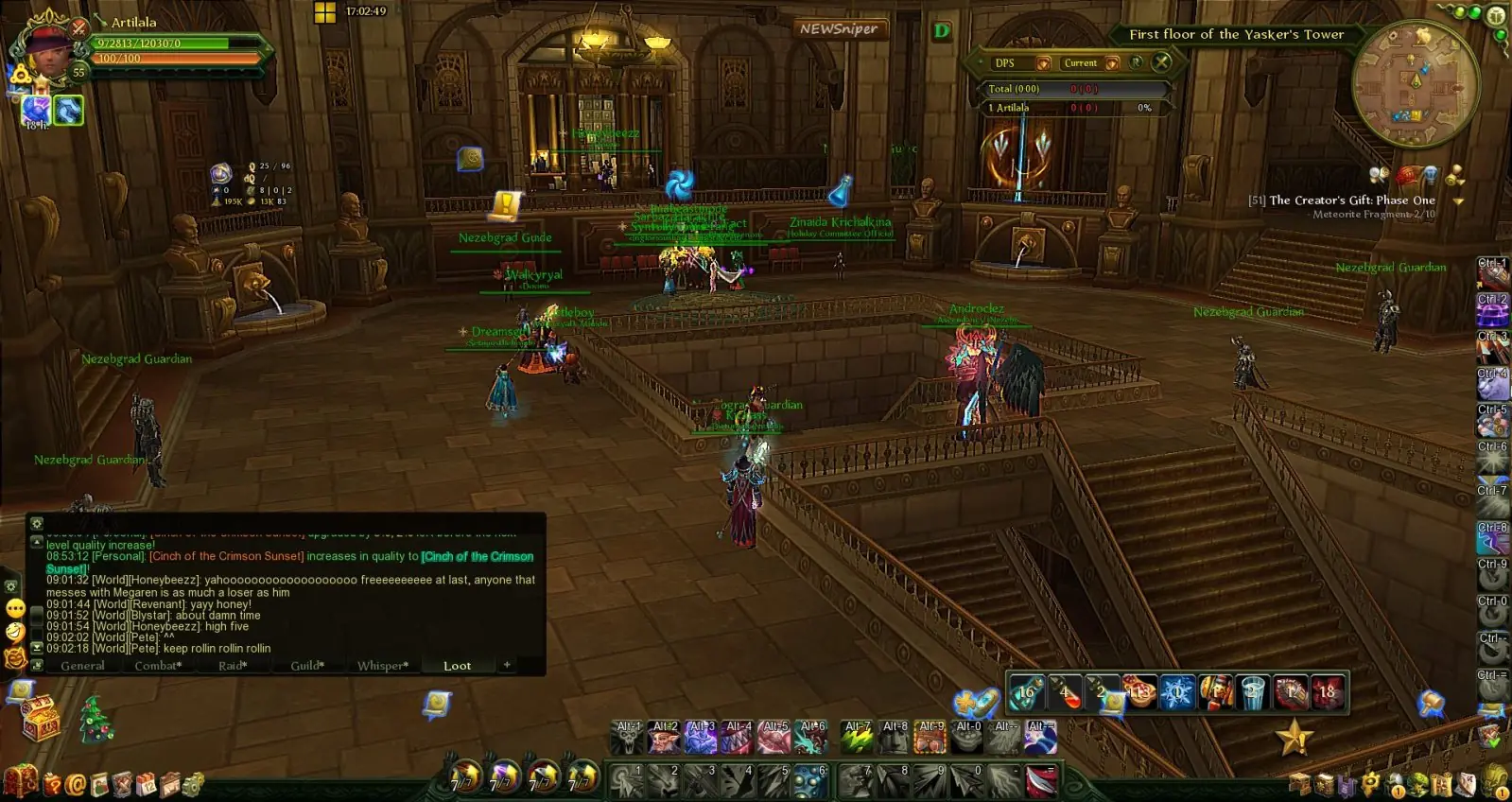Switch to the General chat tab
The height and width of the screenshot is (802, 1512).
point(82,666)
